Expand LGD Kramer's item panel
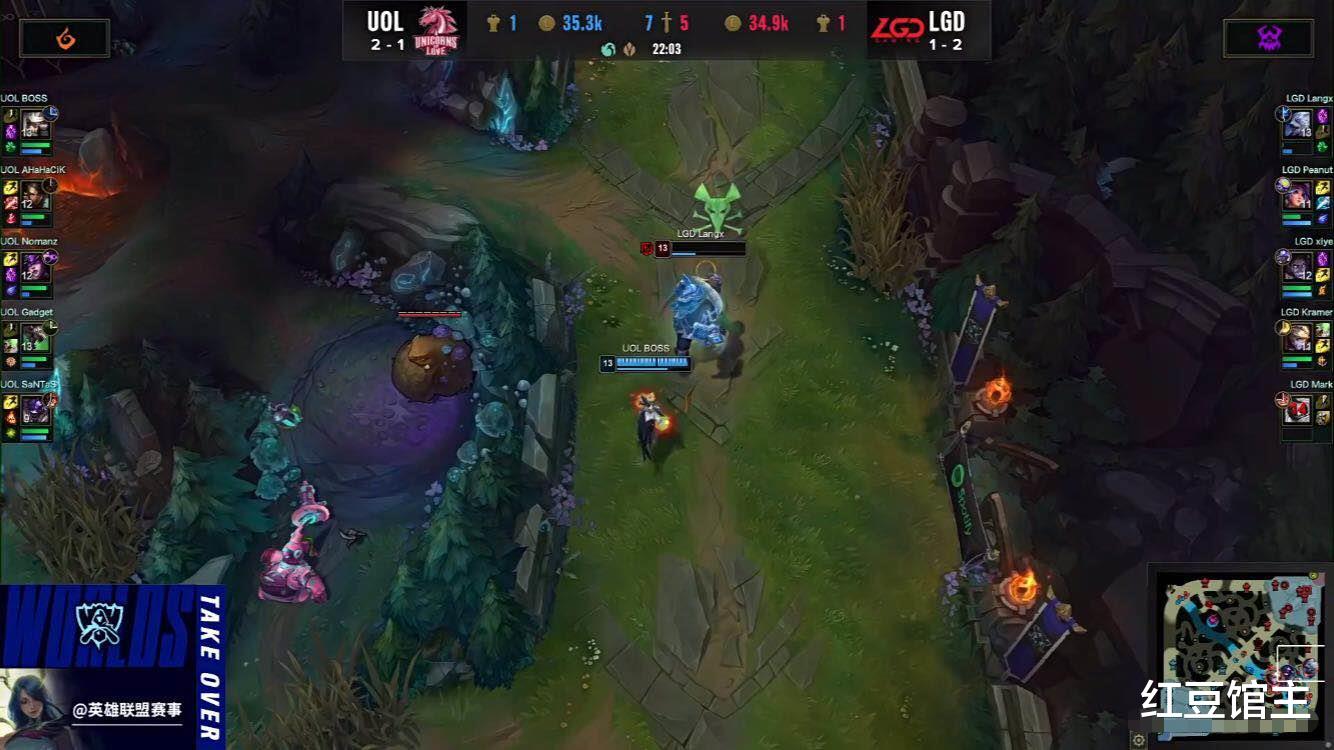The image size is (1334, 750). [x=1321, y=335]
